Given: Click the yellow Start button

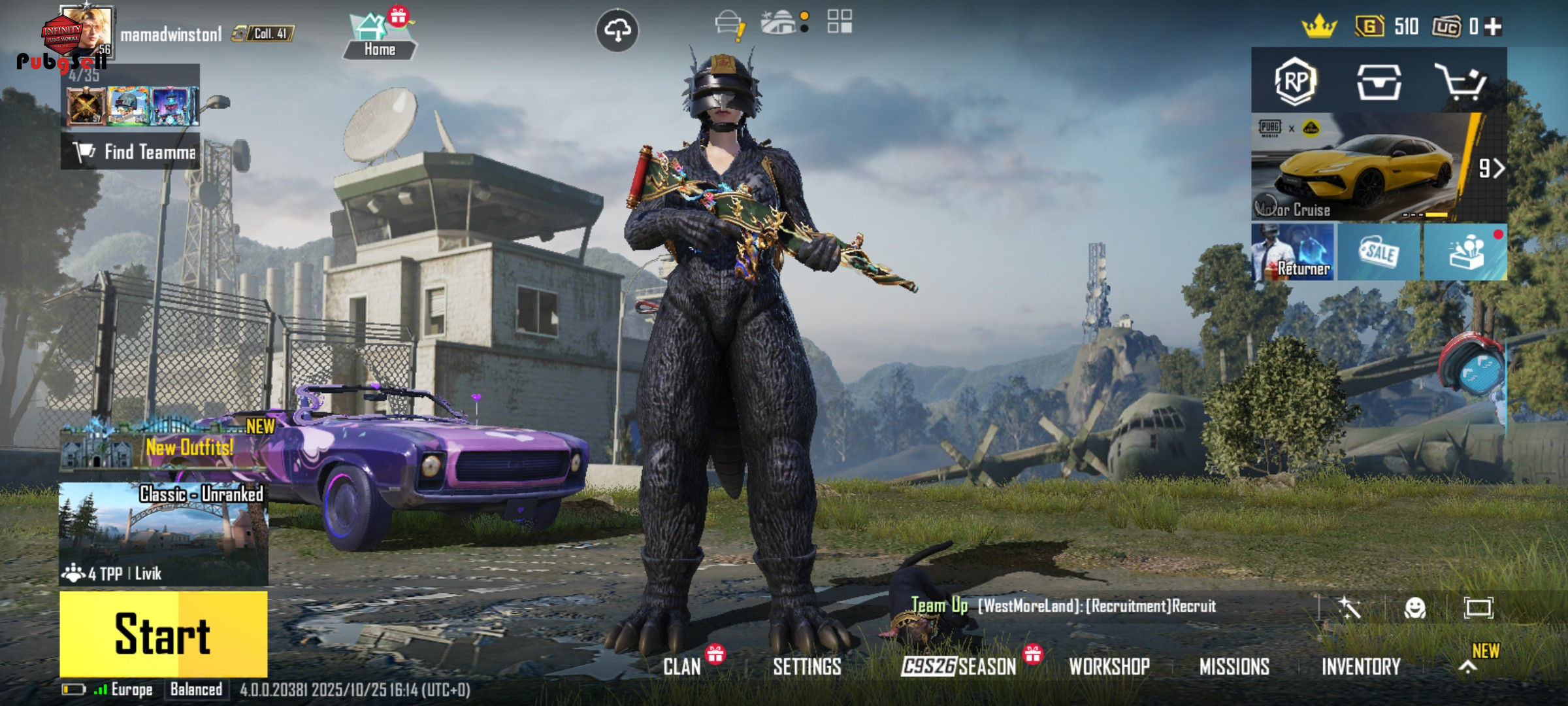Looking at the screenshot, I should coord(163,633).
